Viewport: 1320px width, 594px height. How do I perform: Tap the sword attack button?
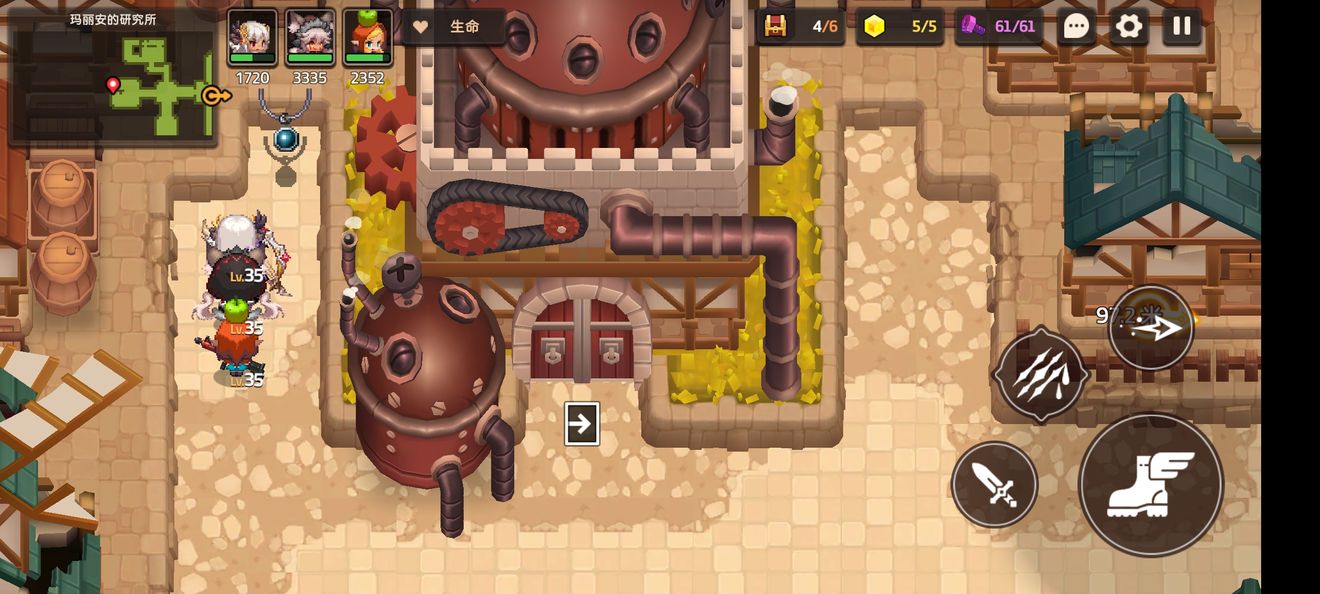(x=994, y=485)
